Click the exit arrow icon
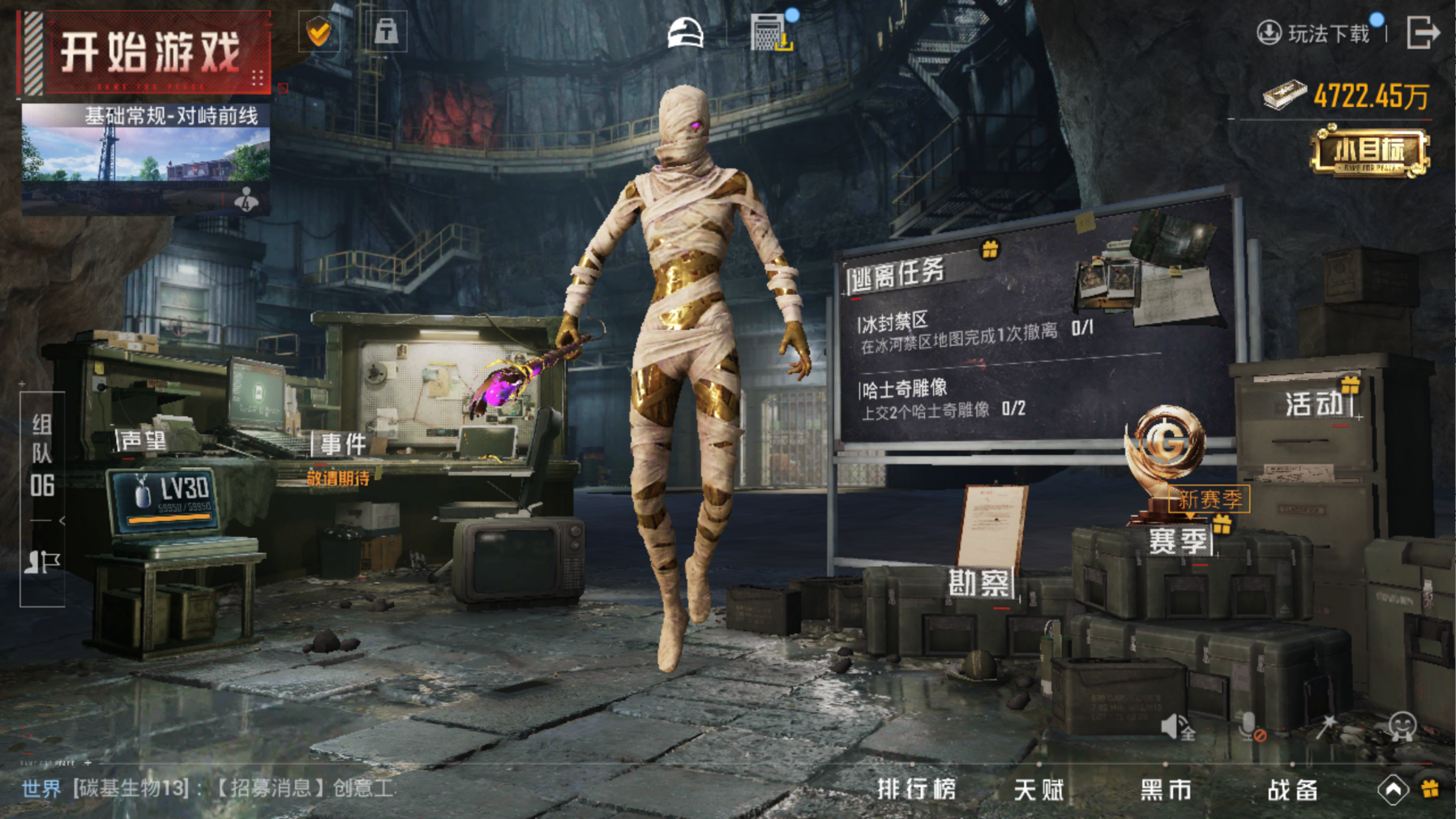 click(1423, 33)
